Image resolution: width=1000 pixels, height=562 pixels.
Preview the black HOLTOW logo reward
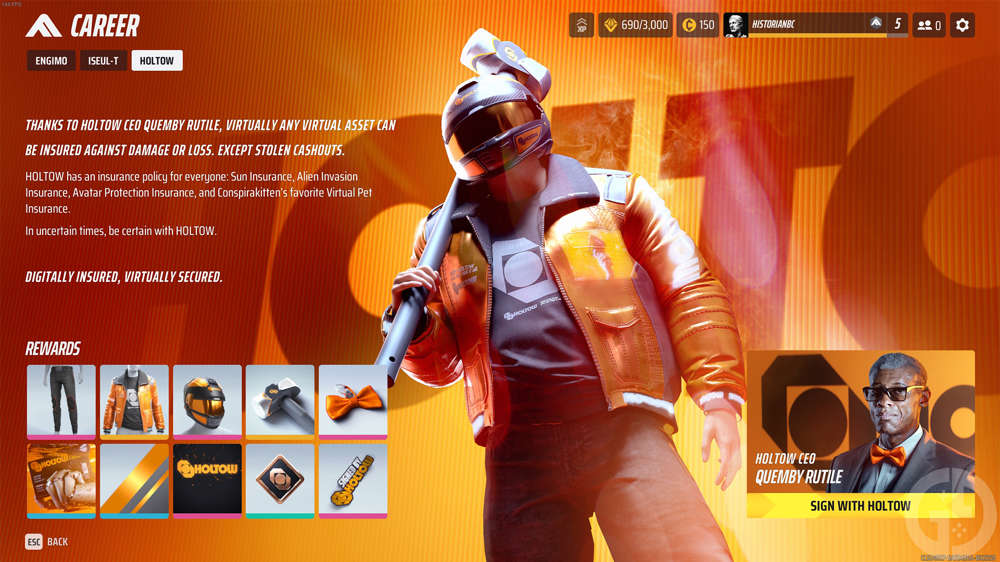coord(207,479)
